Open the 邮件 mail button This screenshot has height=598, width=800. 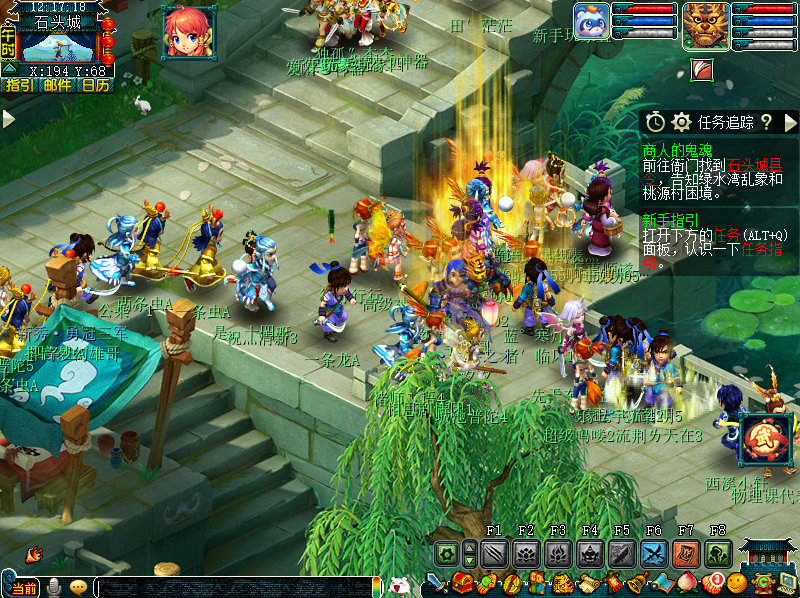pyautogui.click(x=58, y=86)
